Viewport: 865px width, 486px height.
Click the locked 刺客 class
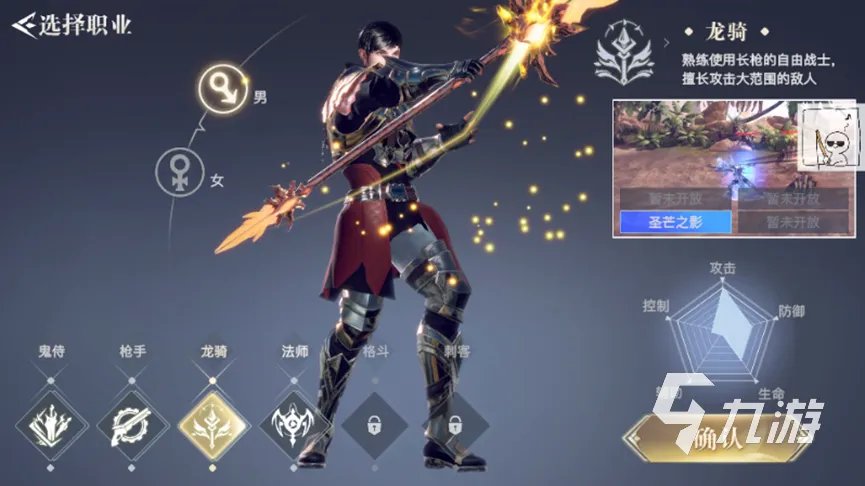pos(454,424)
